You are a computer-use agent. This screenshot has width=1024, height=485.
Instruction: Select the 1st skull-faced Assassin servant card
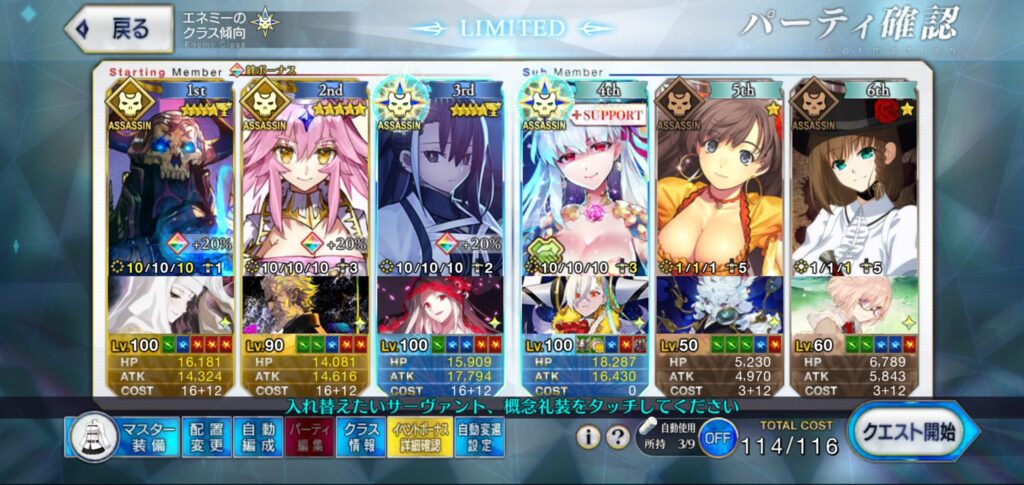point(168,180)
